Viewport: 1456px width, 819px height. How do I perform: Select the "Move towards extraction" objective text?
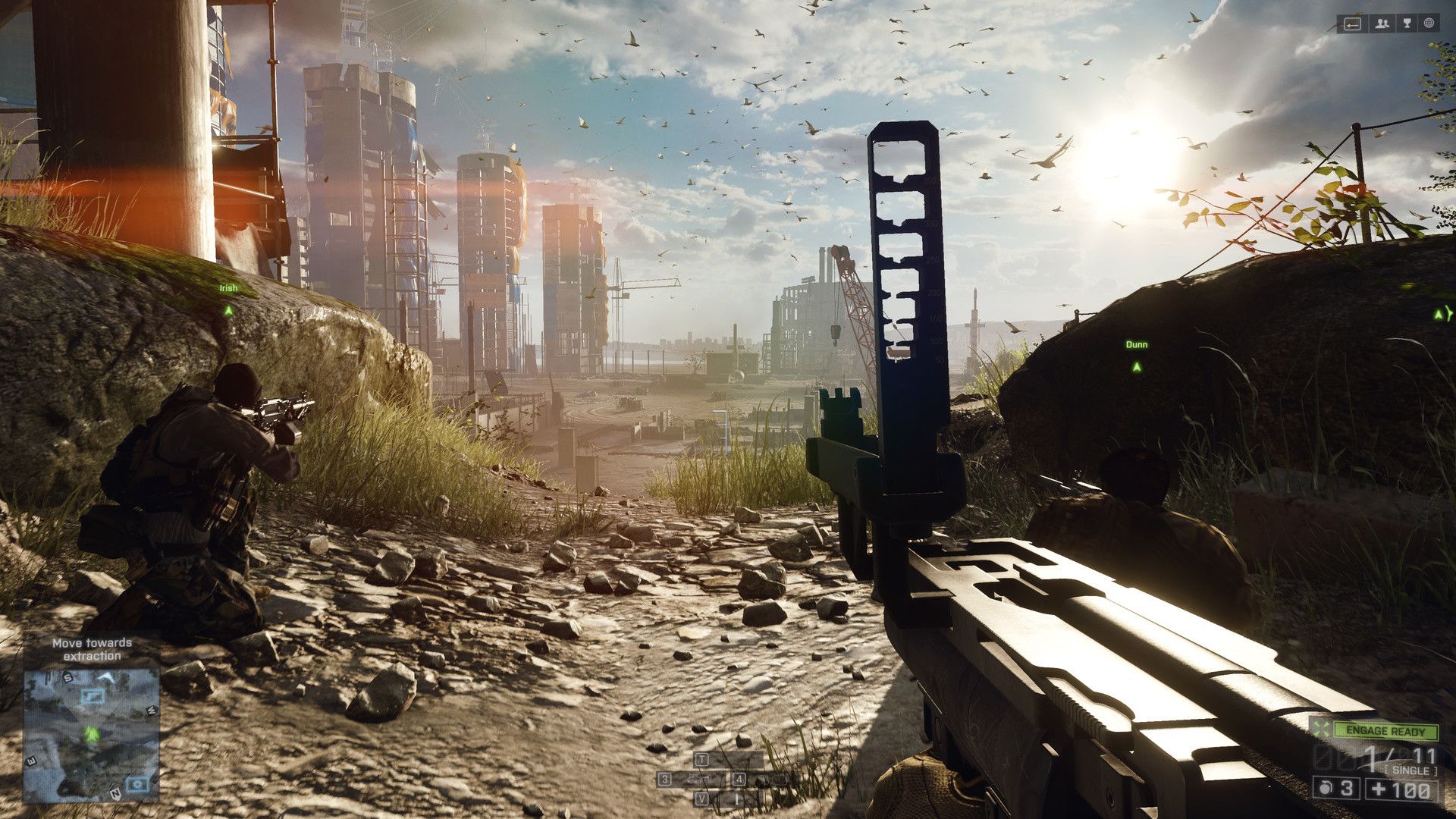92,649
